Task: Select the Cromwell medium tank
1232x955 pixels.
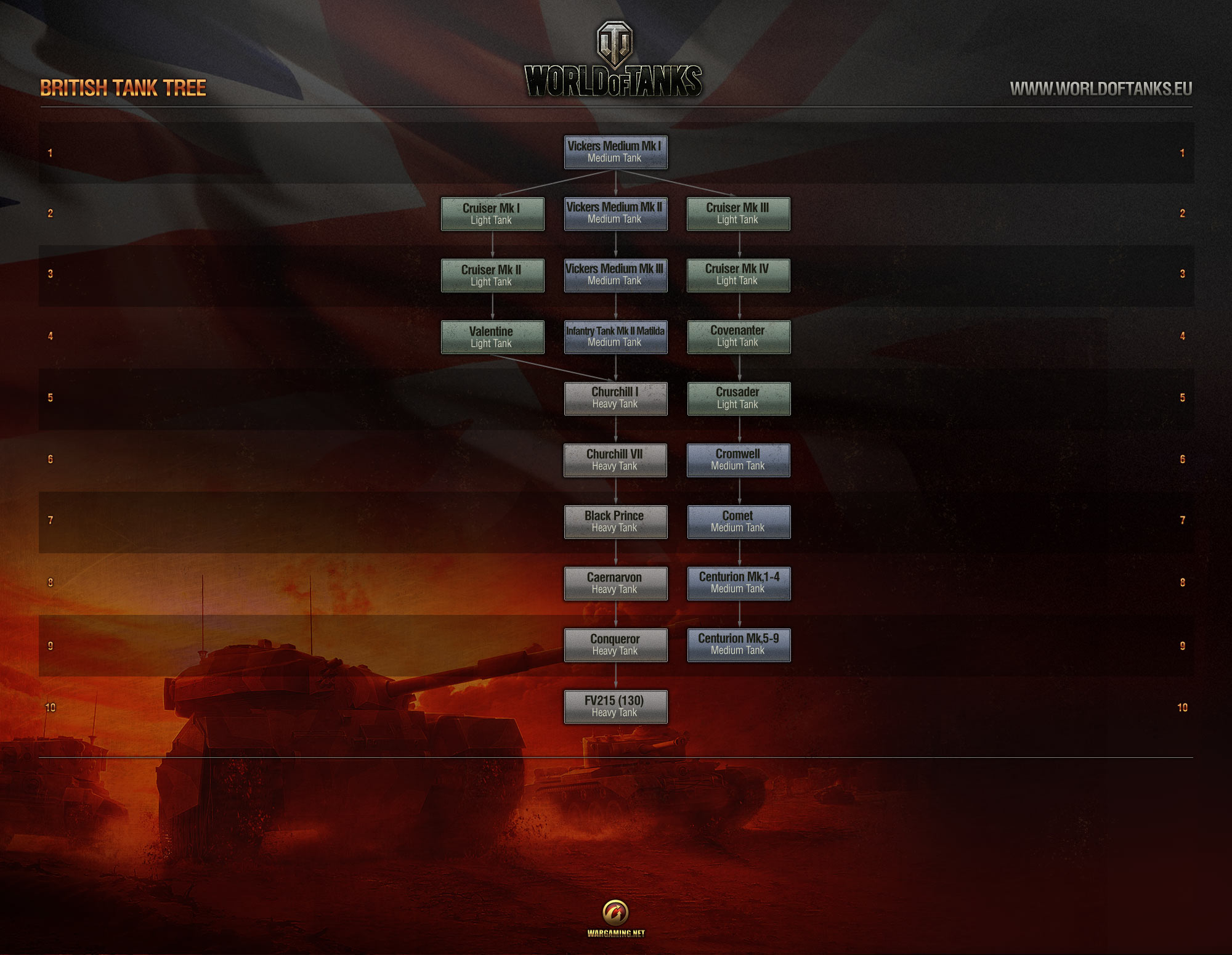Action: point(738,460)
